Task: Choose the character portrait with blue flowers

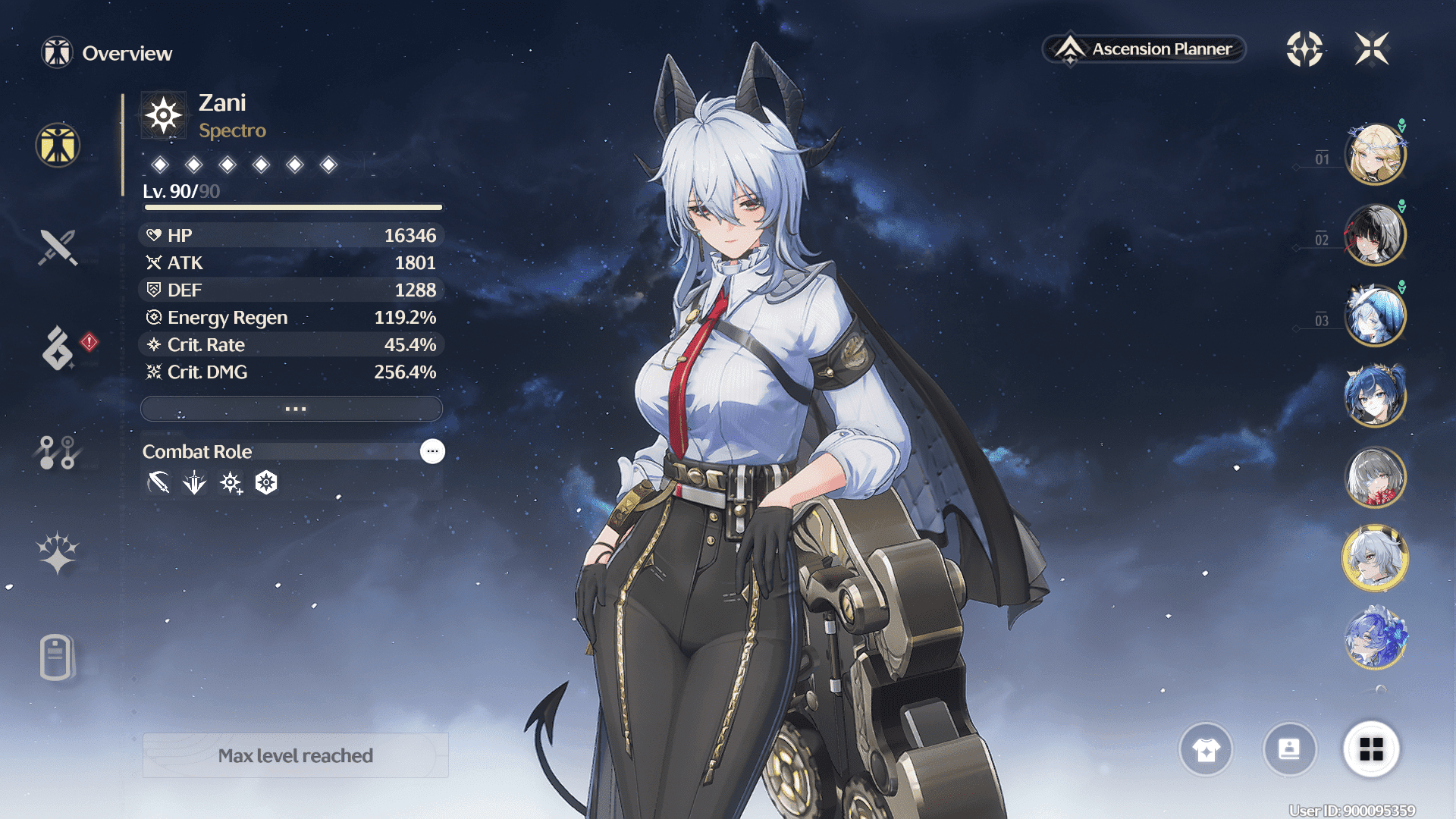Action: click(1375, 639)
